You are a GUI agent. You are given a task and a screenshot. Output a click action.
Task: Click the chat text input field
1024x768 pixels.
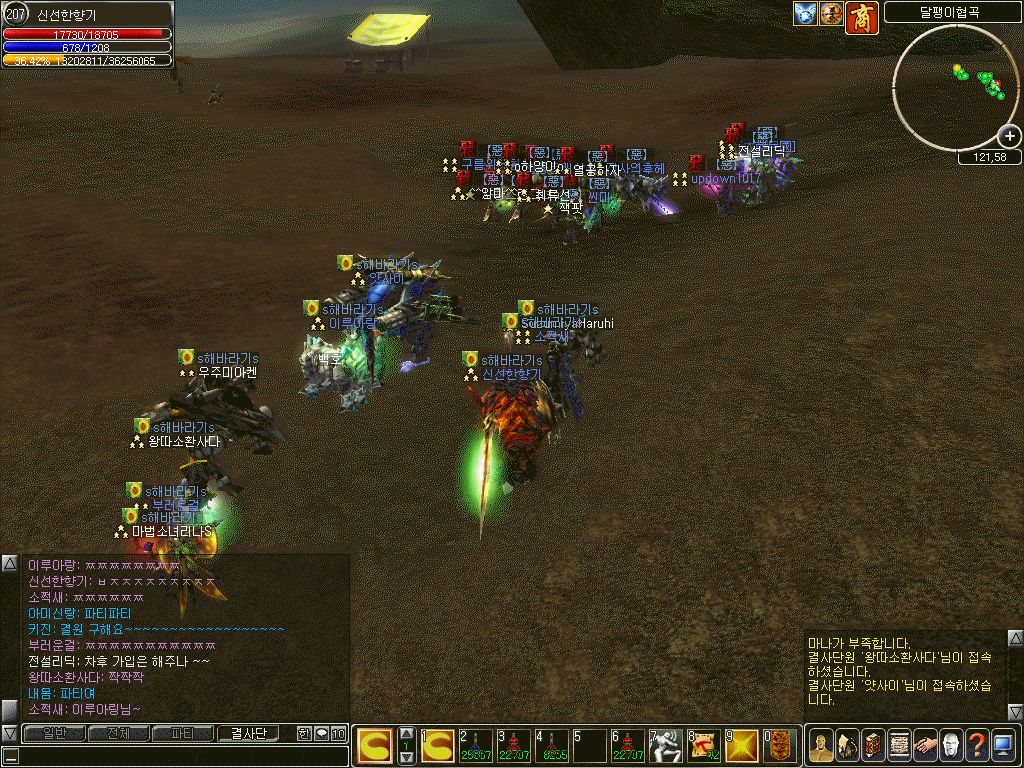(x=180, y=756)
